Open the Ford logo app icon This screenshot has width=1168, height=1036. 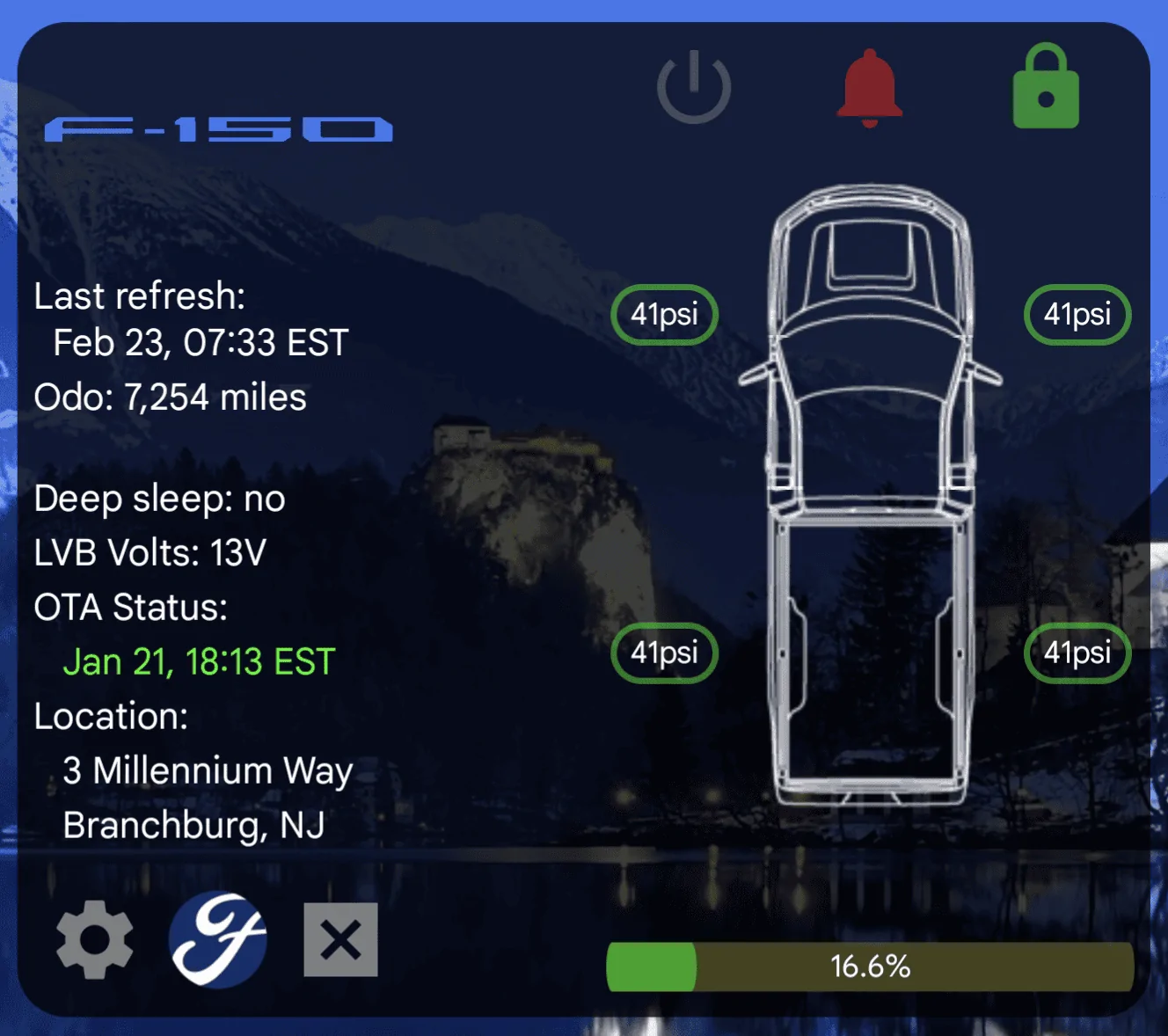pos(217,939)
